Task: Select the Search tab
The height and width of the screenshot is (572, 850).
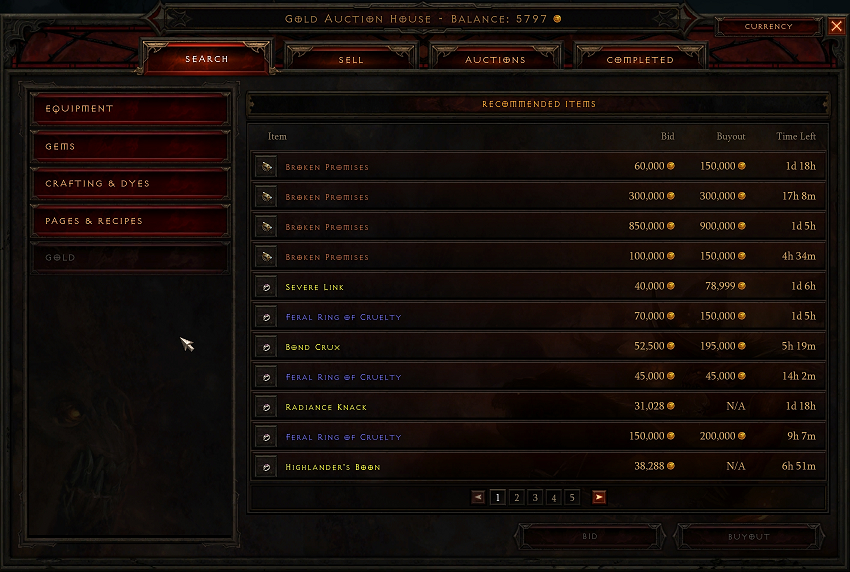Action: pos(207,59)
